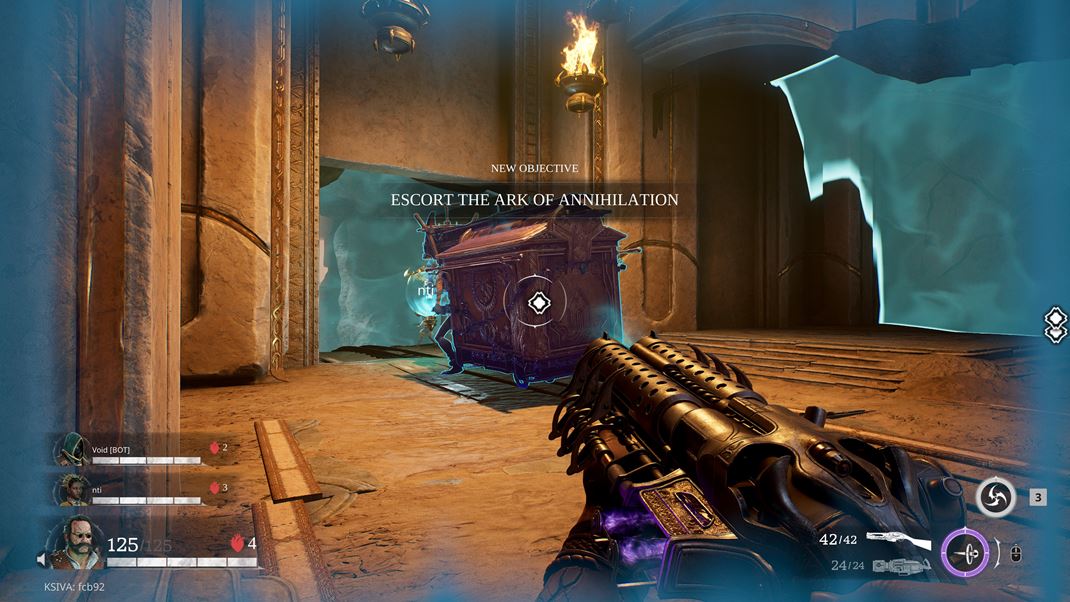Select teammate nti's portrait

70,489
